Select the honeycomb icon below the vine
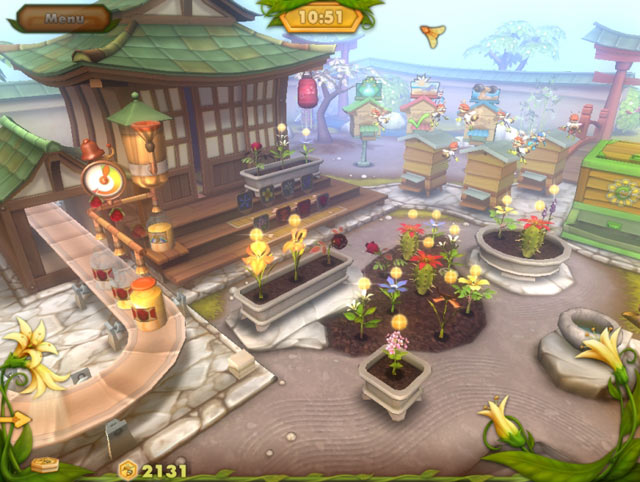640x482 pixels. point(46,464)
